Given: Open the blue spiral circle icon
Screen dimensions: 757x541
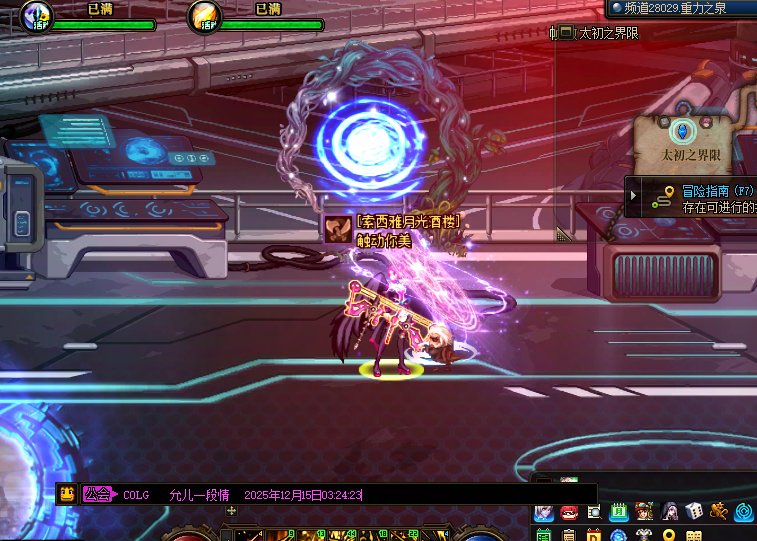Looking at the screenshot, I should pyautogui.click(x=744, y=512).
